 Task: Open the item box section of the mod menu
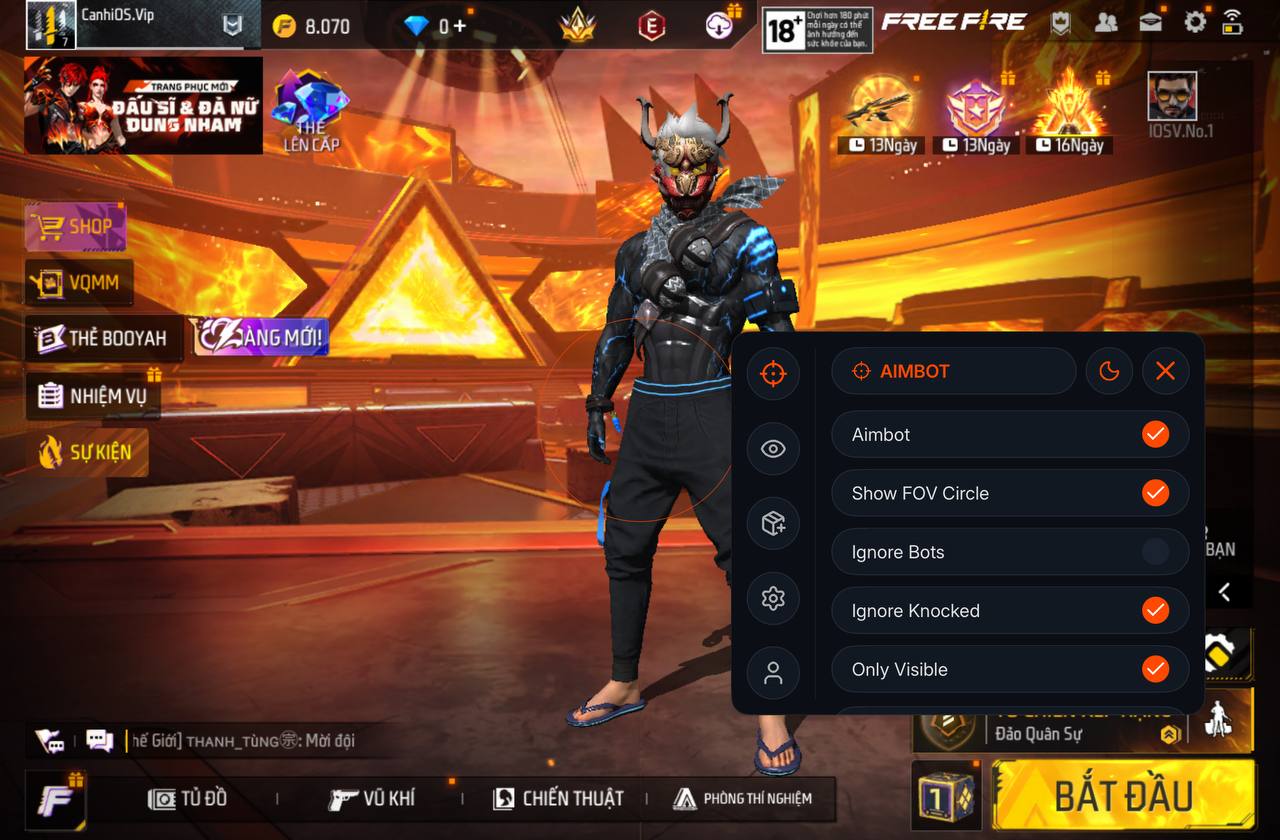click(x=772, y=523)
